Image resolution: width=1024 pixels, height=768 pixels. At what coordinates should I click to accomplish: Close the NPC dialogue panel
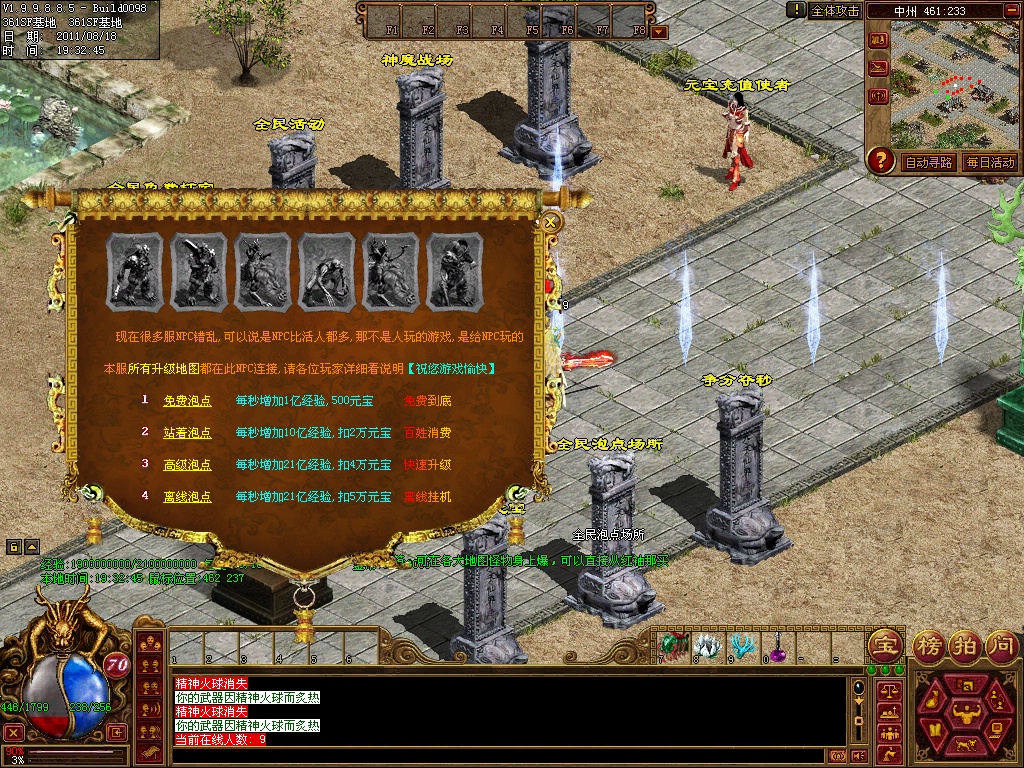tap(550, 223)
